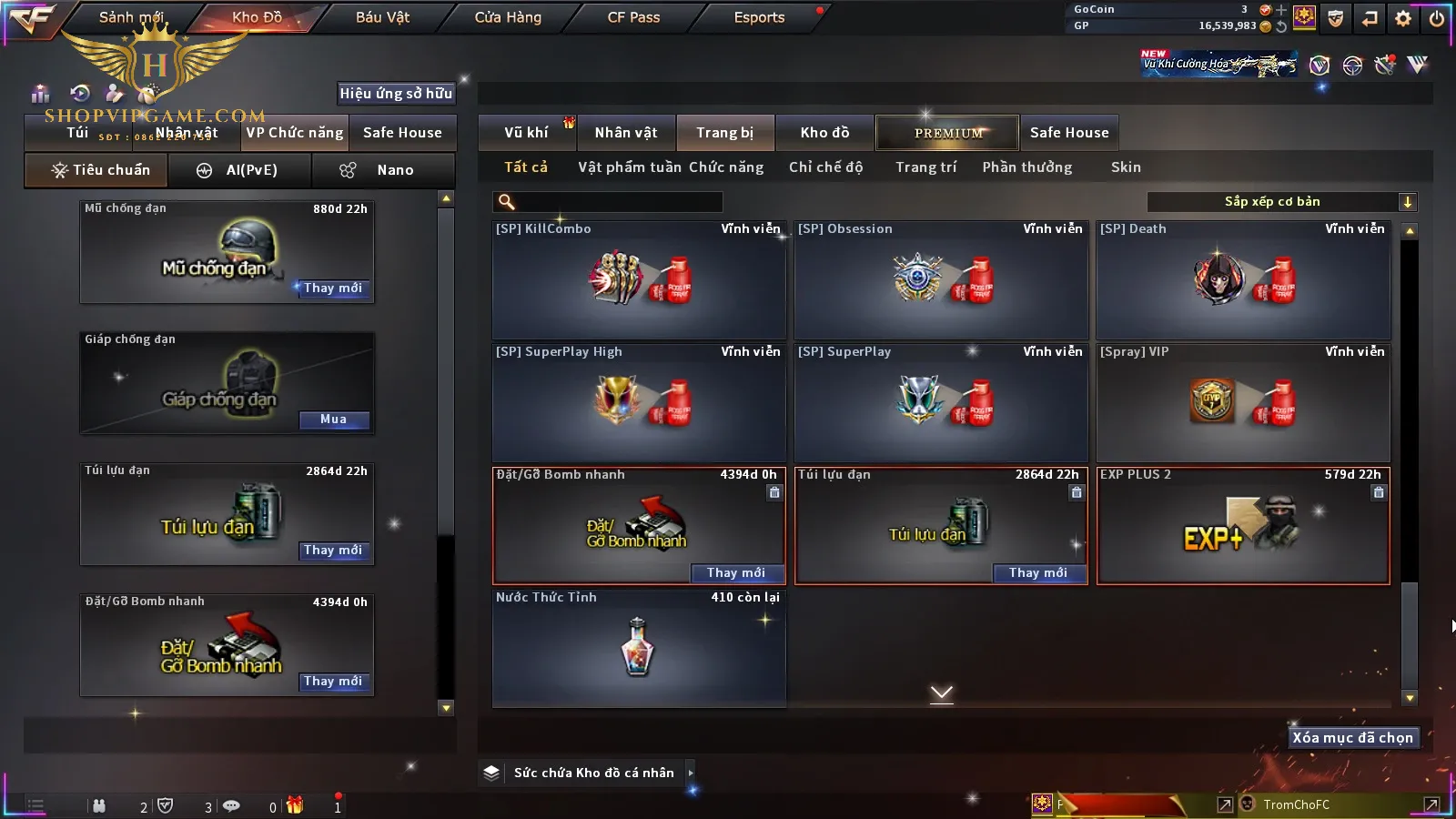Image resolution: width=1456 pixels, height=819 pixels.
Task: Select the [Spray] VIP item
Action: [x=1243, y=402]
